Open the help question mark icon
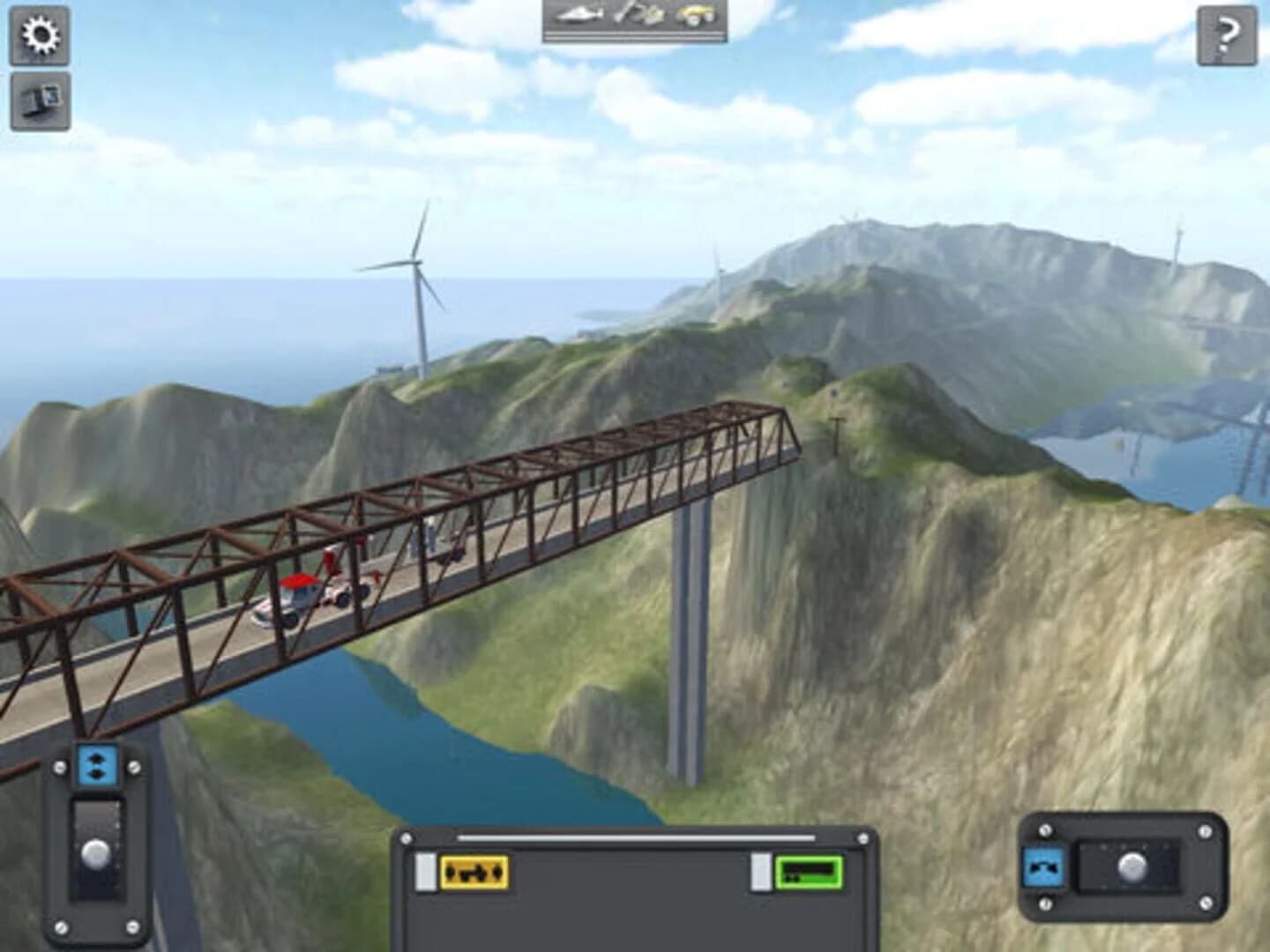Screen dimensions: 1270x952 coord(1226,37)
